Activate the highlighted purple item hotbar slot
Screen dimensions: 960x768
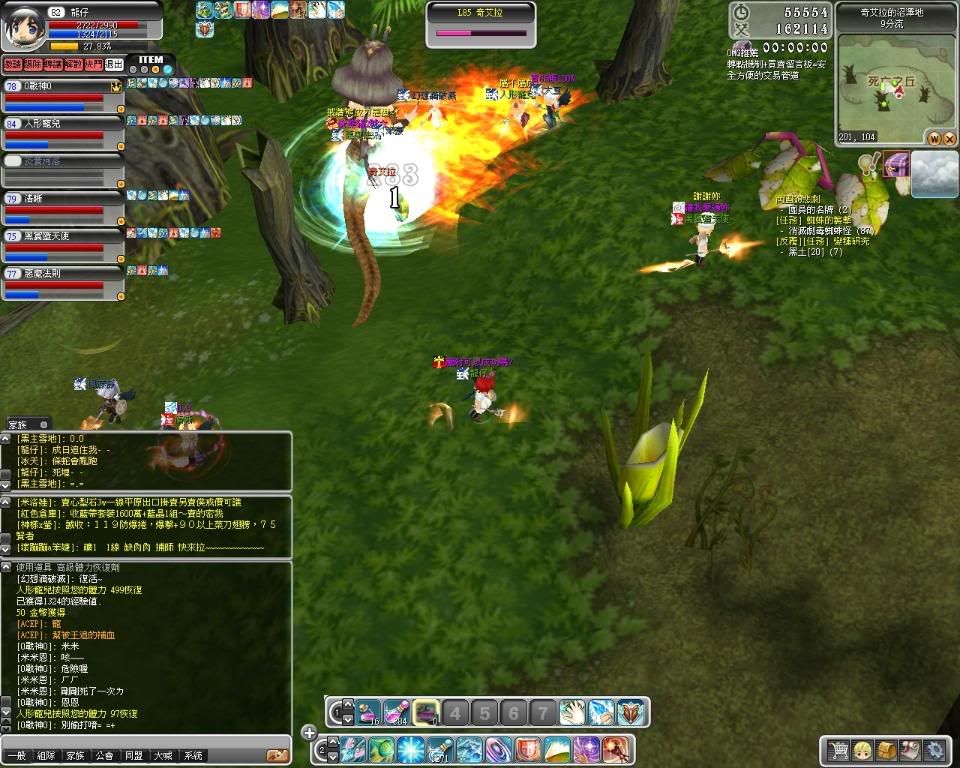[x=426, y=712]
